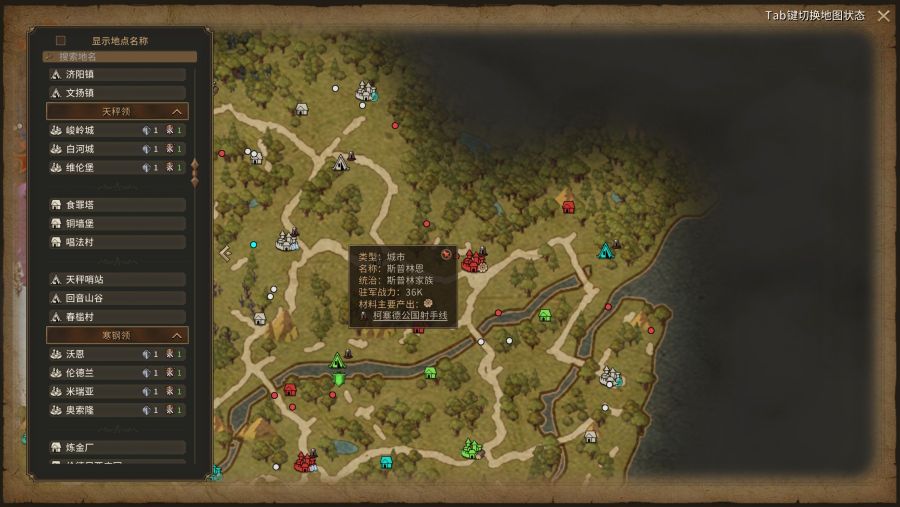Toggle the 显示地点名称 checkbox
Image resolution: width=900 pixels, height=507 pixels.
61,41
